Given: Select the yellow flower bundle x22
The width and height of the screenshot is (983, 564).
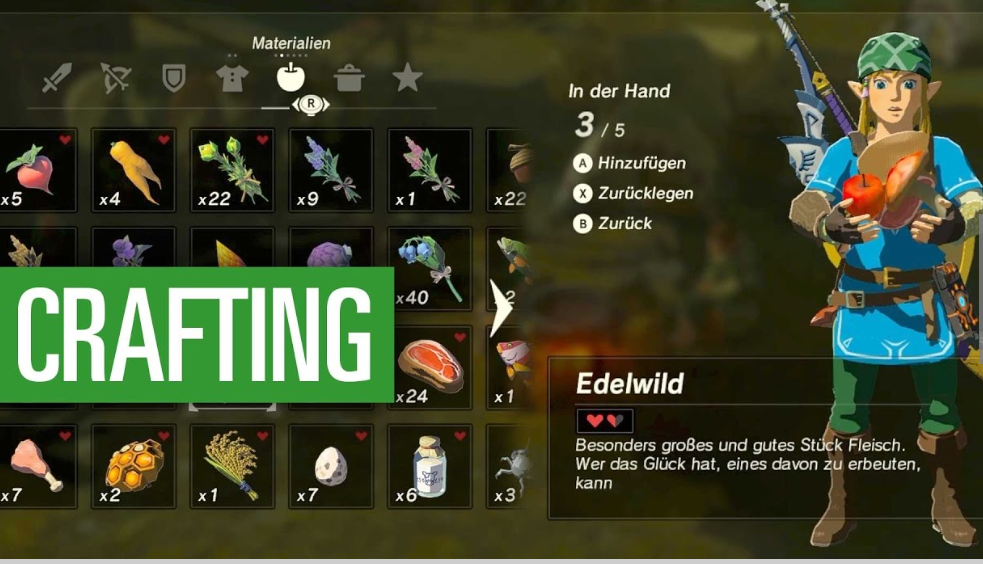Looking at the screenshot, I should click(x=233, y=169).
